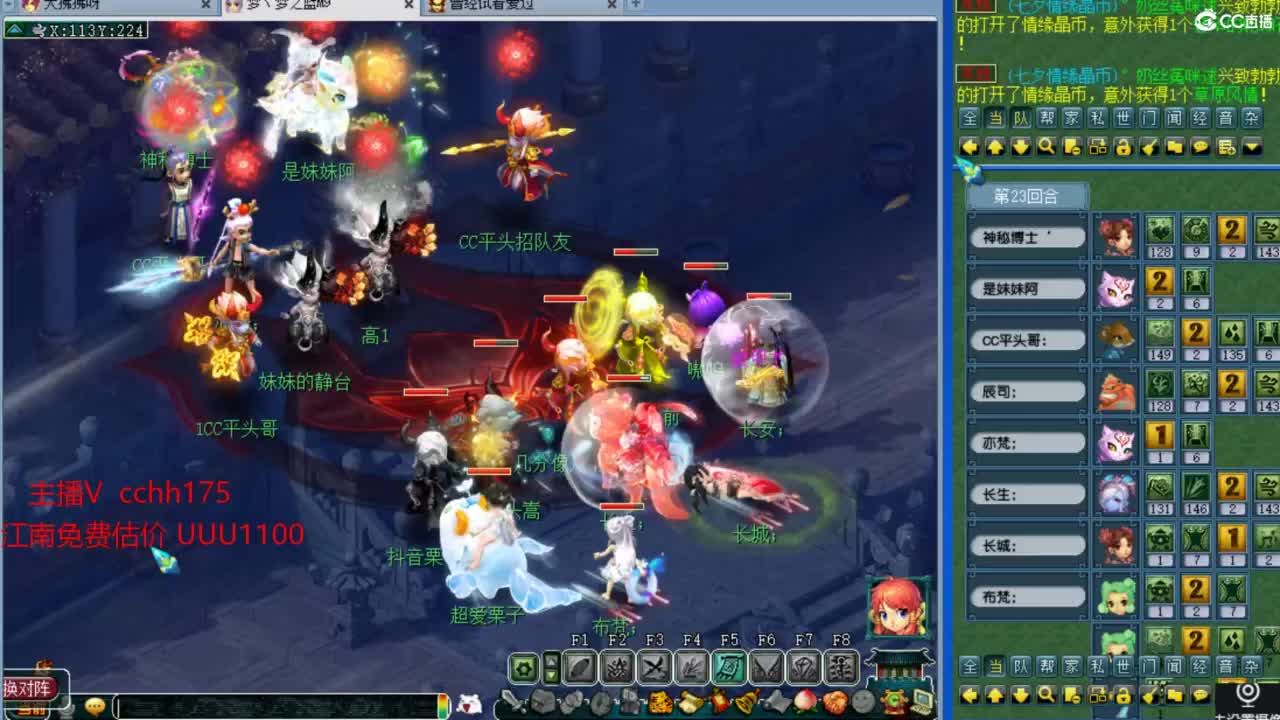Select the F5 scroll skill in the battle bar
Image resolution: width=1280 pixels, height=720 pixels.
point(730,665)
